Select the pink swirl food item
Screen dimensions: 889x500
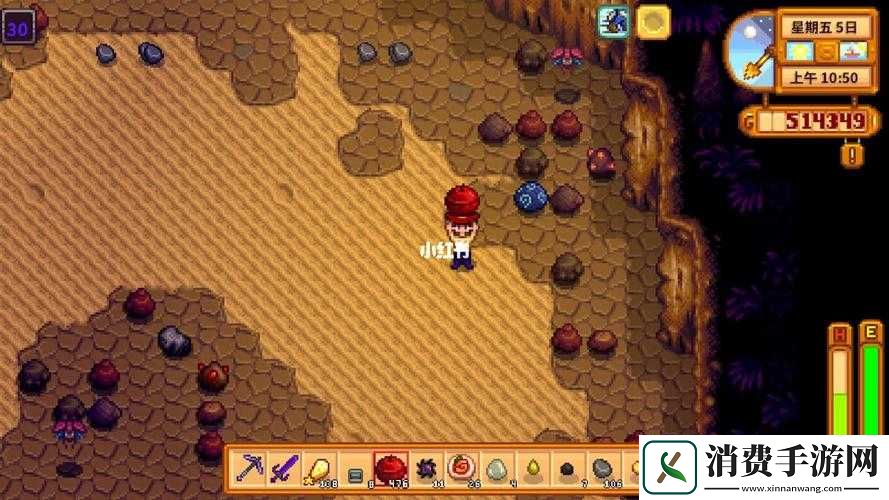click(461, 468)
